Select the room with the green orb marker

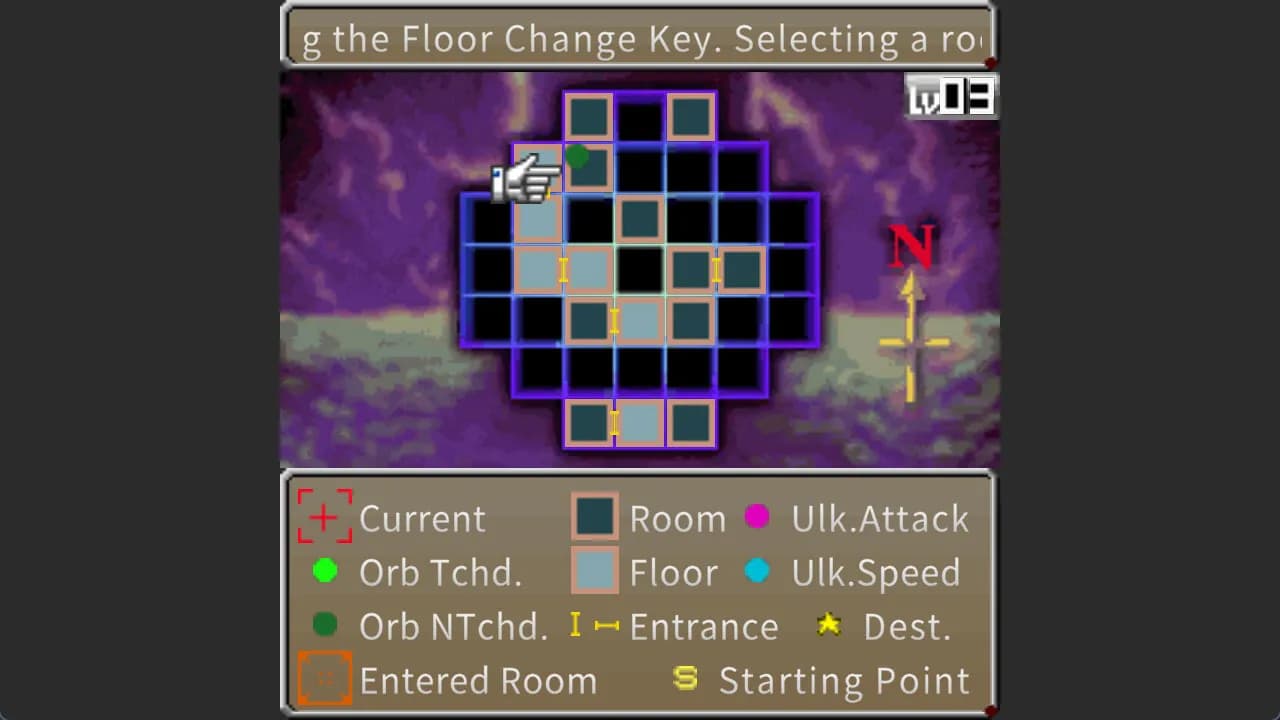click(x=588, y=166)
